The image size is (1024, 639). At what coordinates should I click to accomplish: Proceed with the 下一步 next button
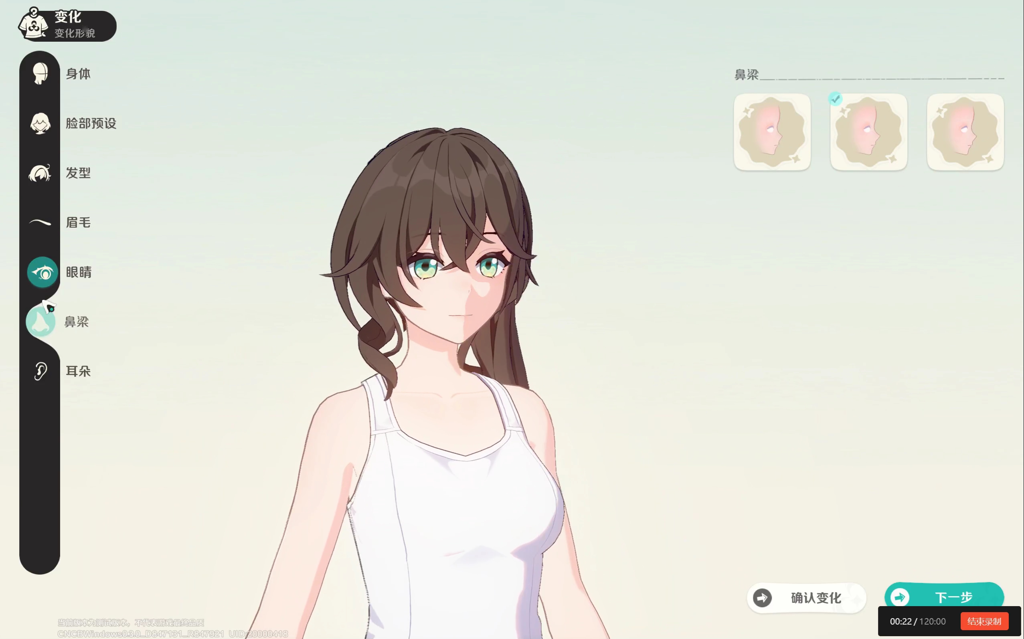point(943,597)
